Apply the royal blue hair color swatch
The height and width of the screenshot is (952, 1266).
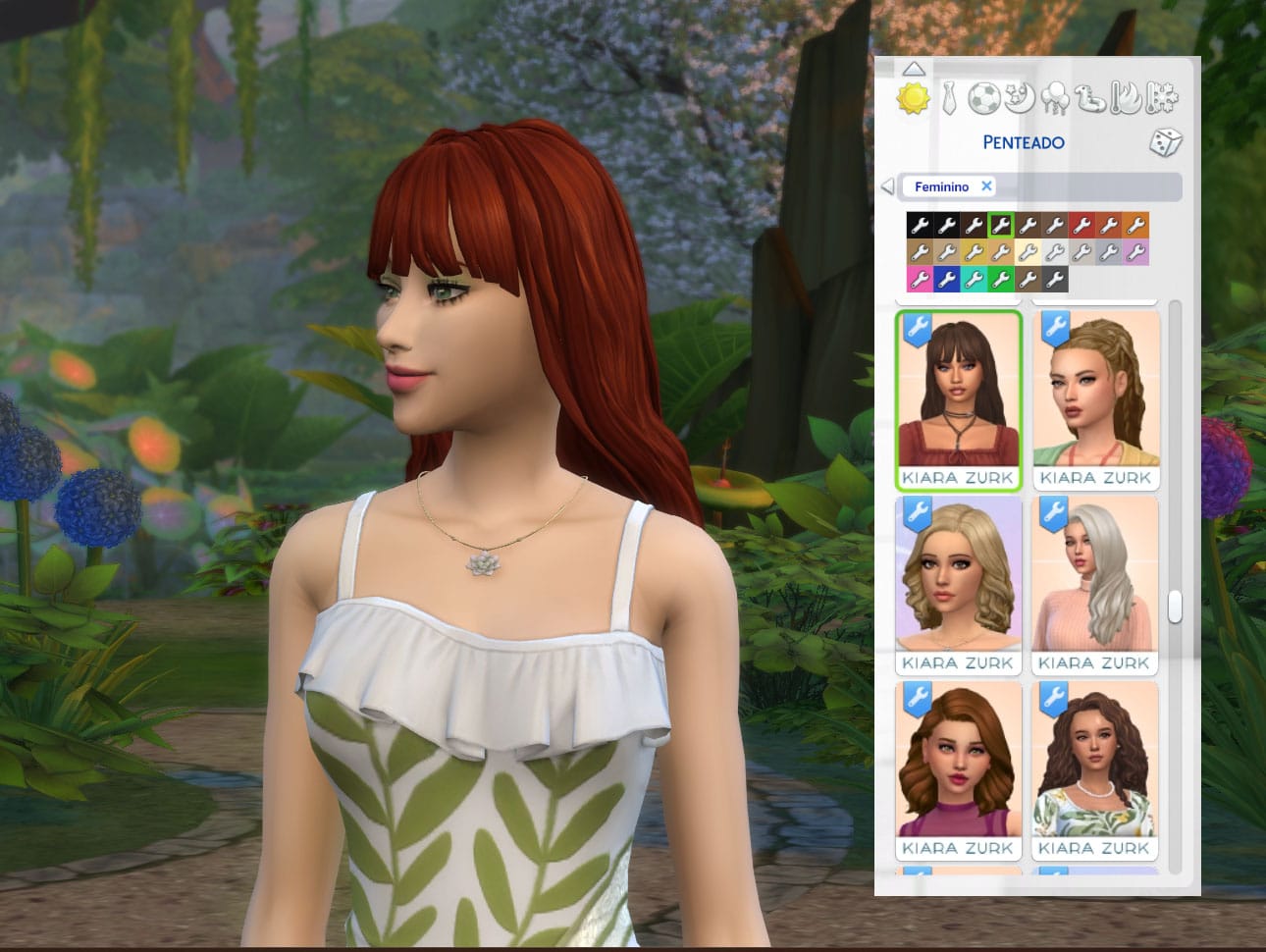(946, 280)
